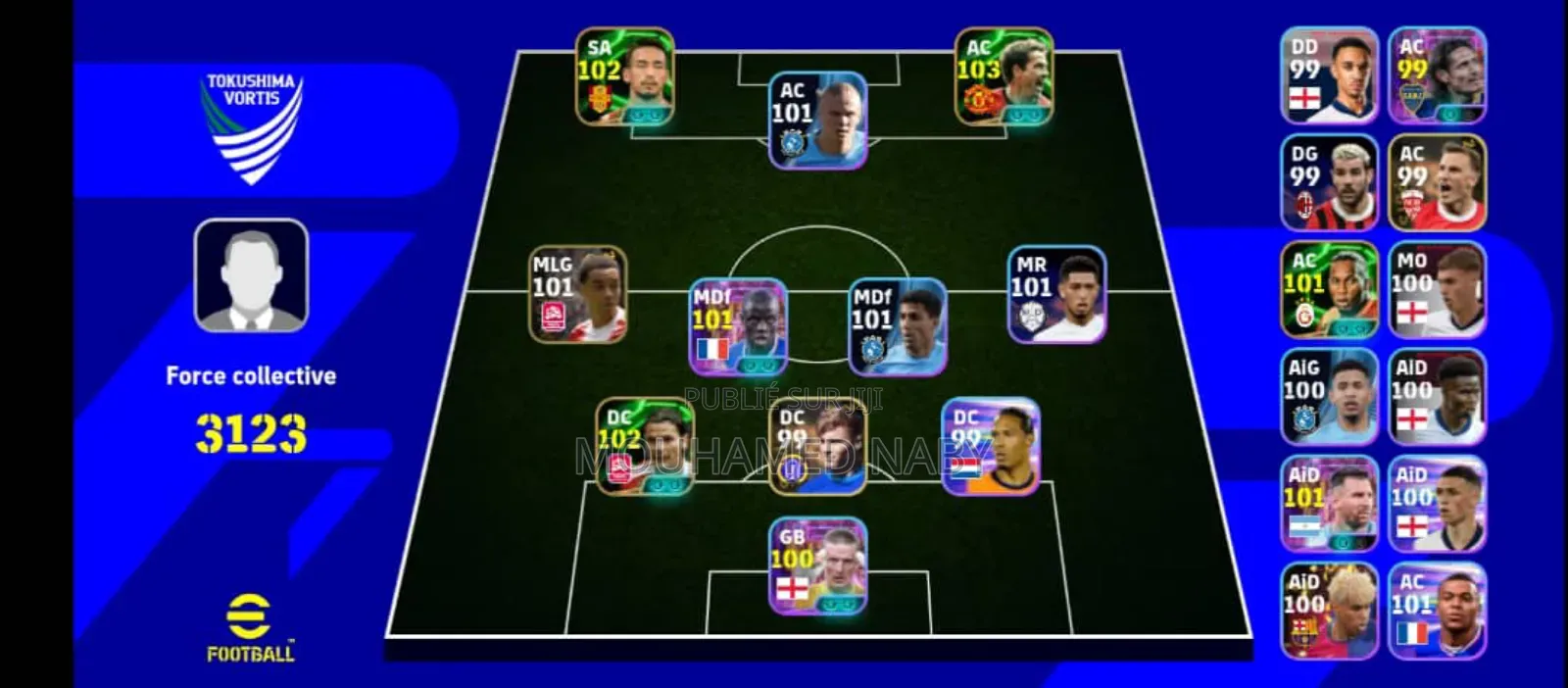
Task: Select Haaland's AC 101 card on pitch
Action: click(817, 121)
